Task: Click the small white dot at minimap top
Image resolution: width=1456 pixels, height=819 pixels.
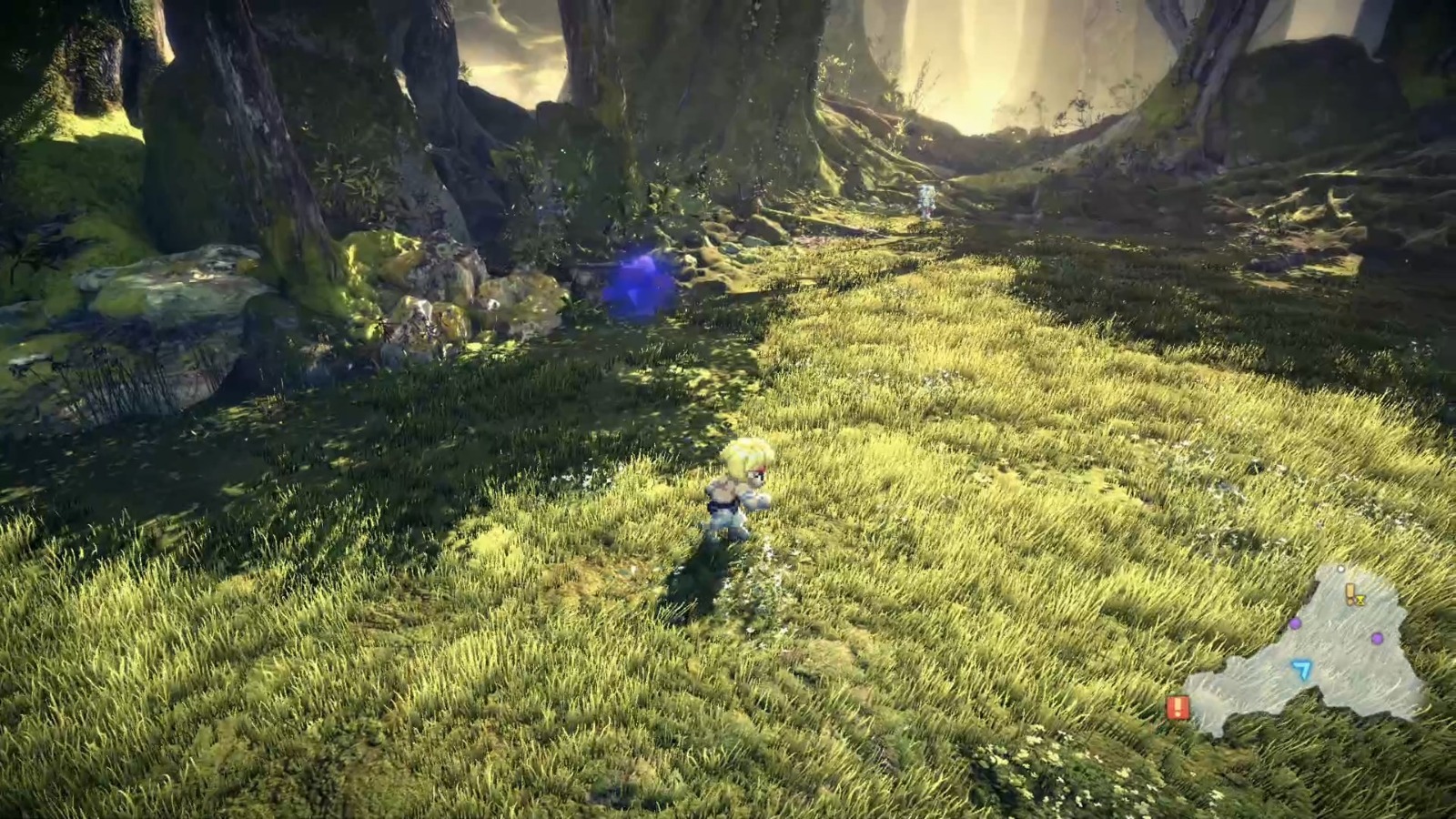Action: click(1340, 569)
